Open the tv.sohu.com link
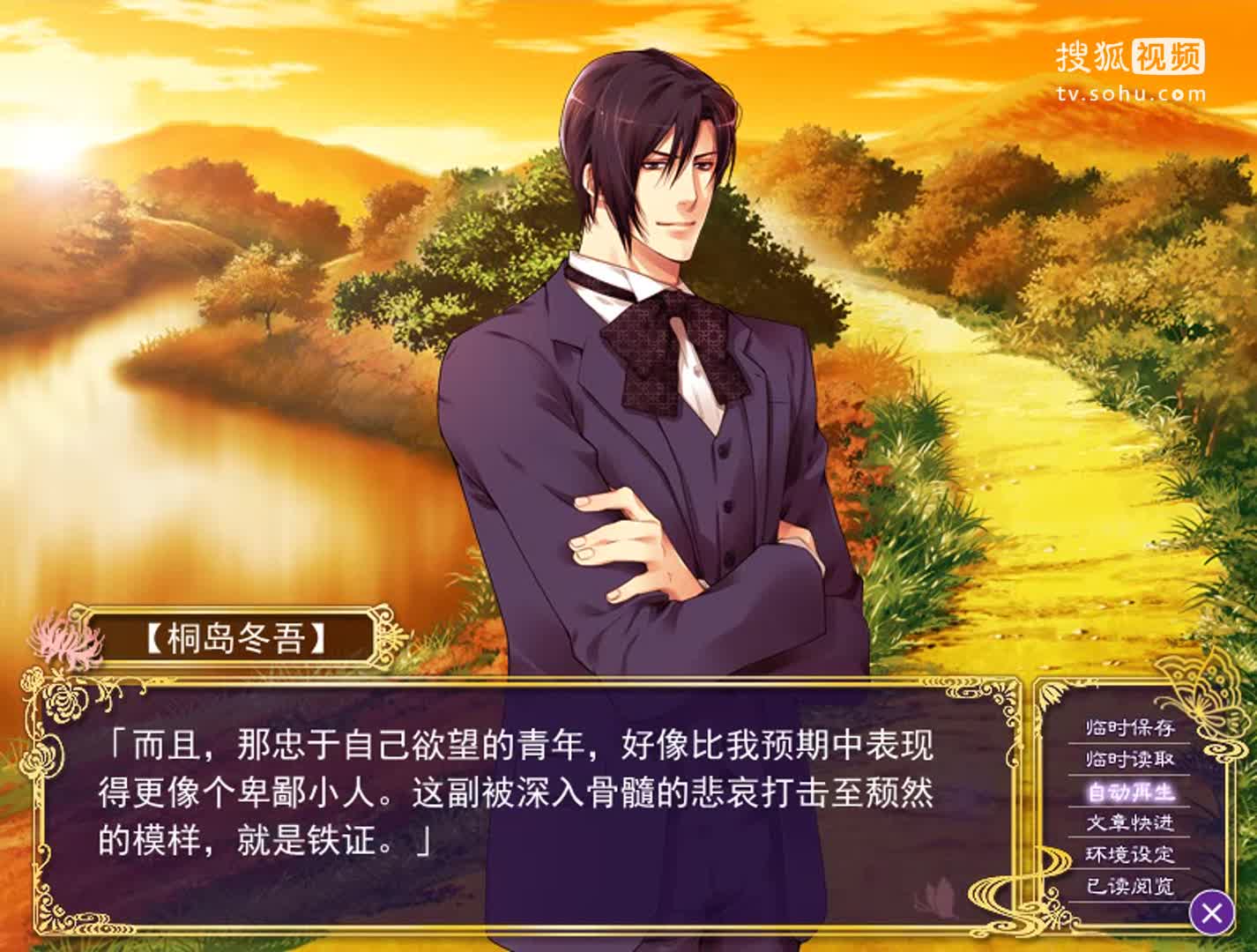The image size is (1257, 952). point(1131,91)
